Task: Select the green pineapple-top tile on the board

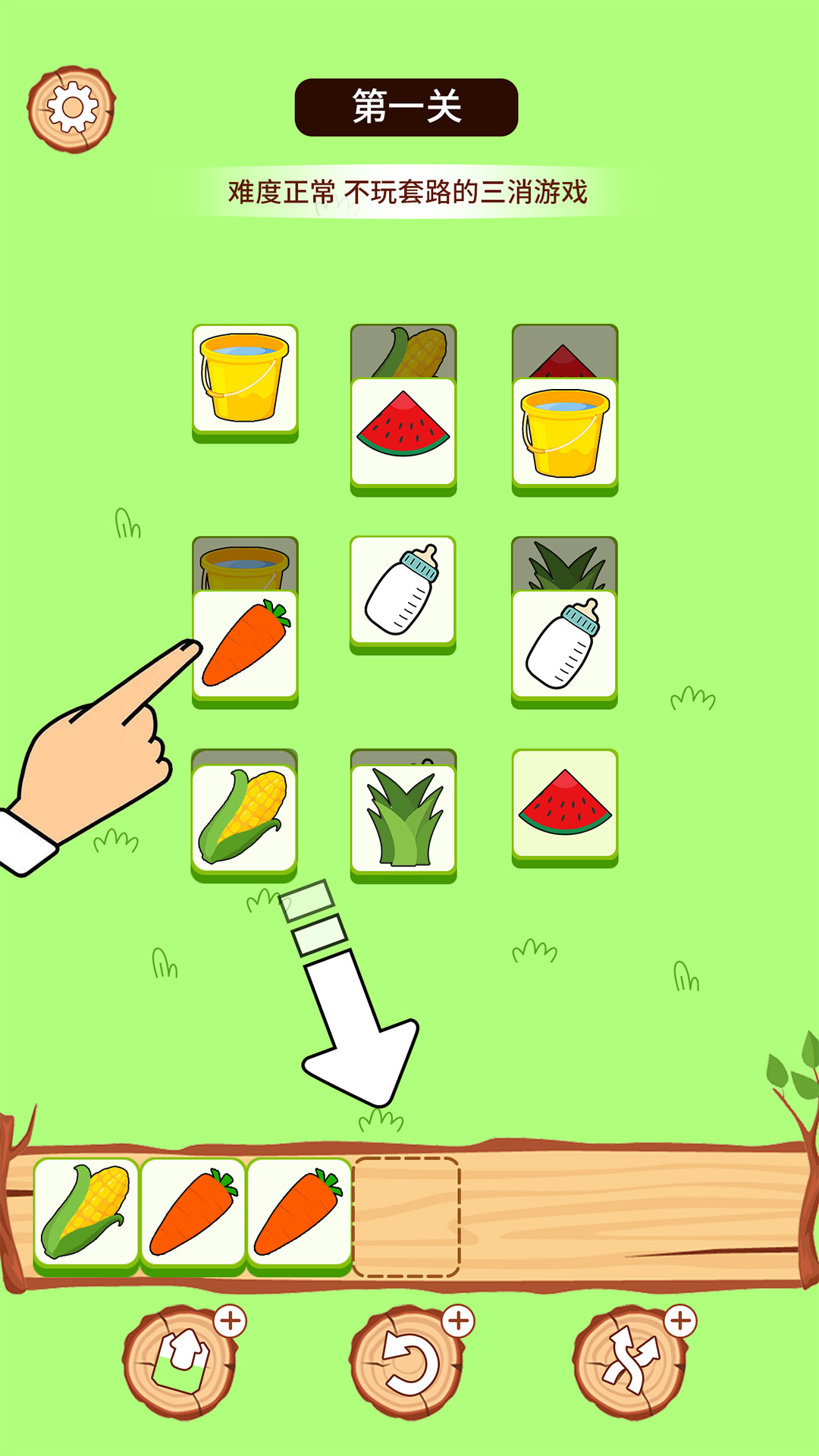Action: pos(403,817)
